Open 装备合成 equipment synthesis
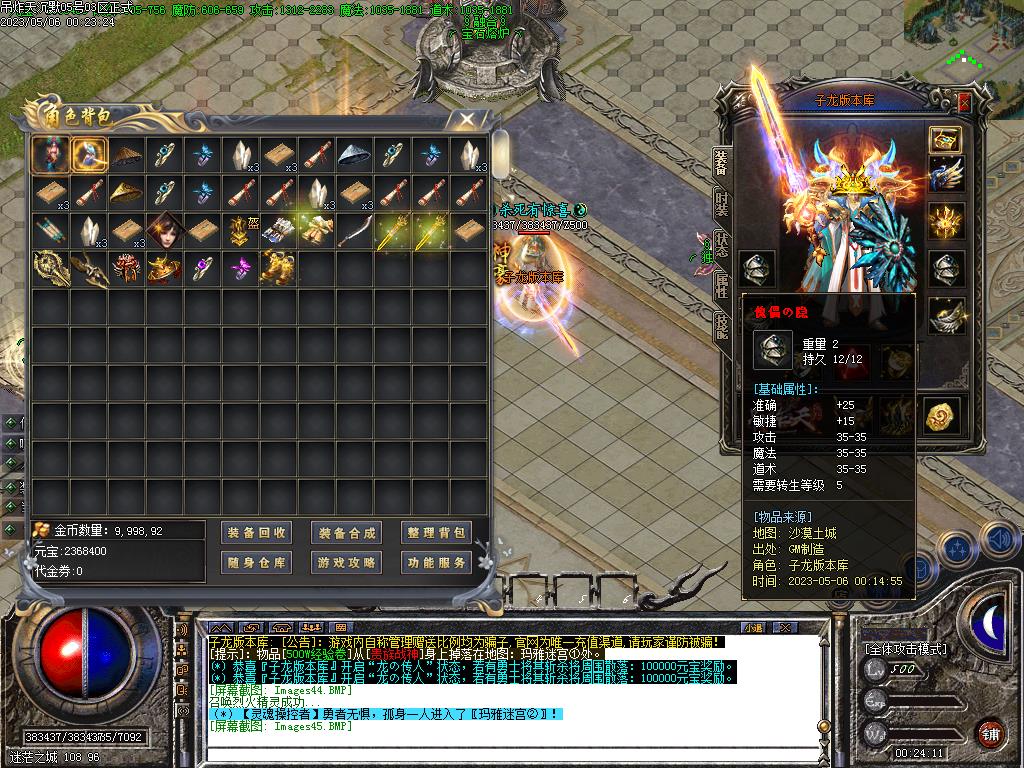1024x768 pixels. [347, 533]
